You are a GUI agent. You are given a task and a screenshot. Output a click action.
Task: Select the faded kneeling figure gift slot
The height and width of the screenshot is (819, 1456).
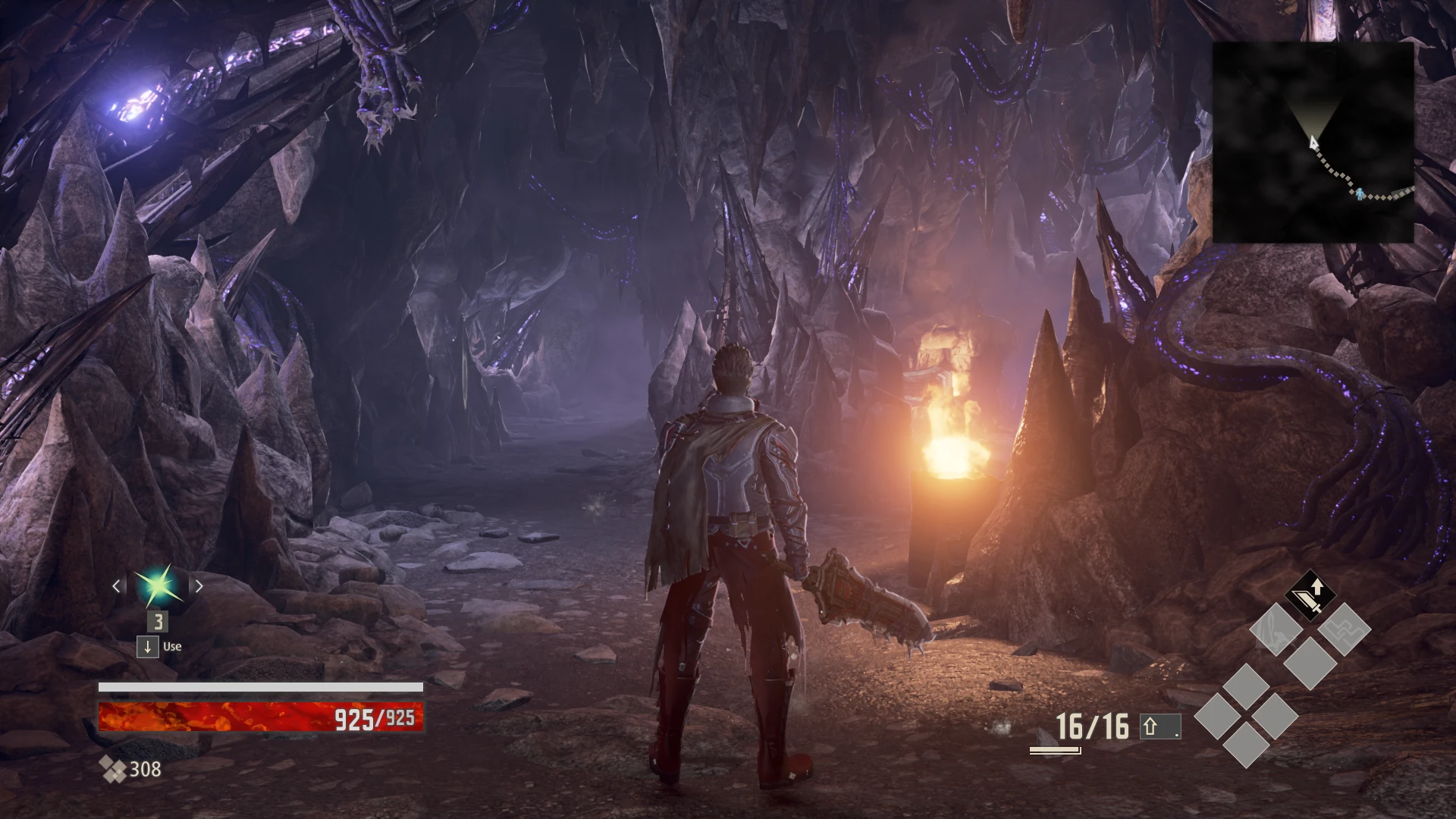[1276, 629]
